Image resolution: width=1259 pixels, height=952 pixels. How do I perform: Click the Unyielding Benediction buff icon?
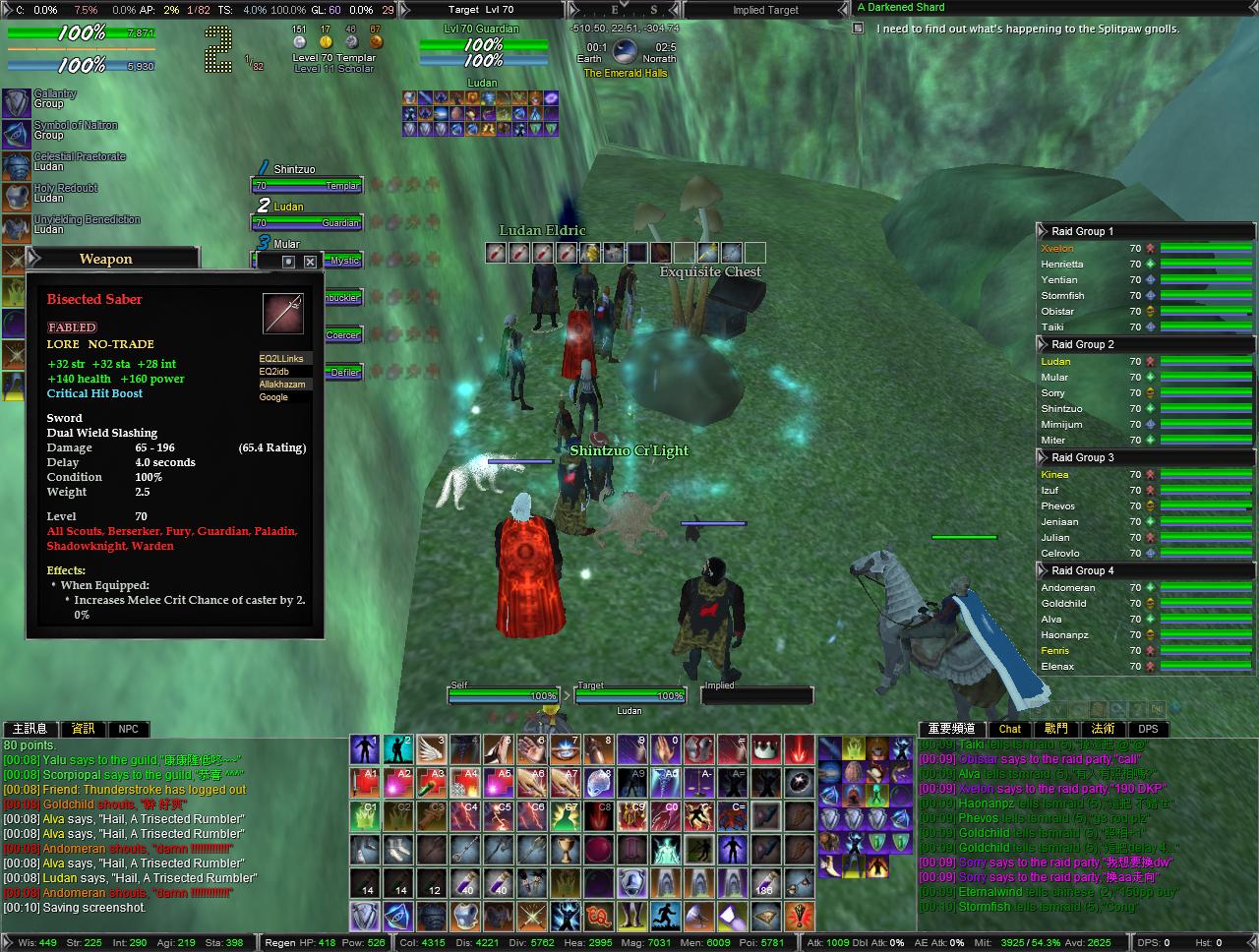[x=15, y=225]
